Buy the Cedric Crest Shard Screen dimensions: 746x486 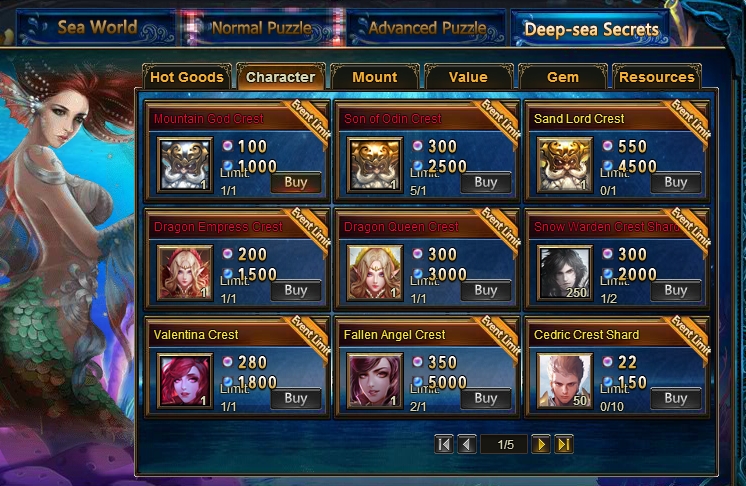point(676,398)
